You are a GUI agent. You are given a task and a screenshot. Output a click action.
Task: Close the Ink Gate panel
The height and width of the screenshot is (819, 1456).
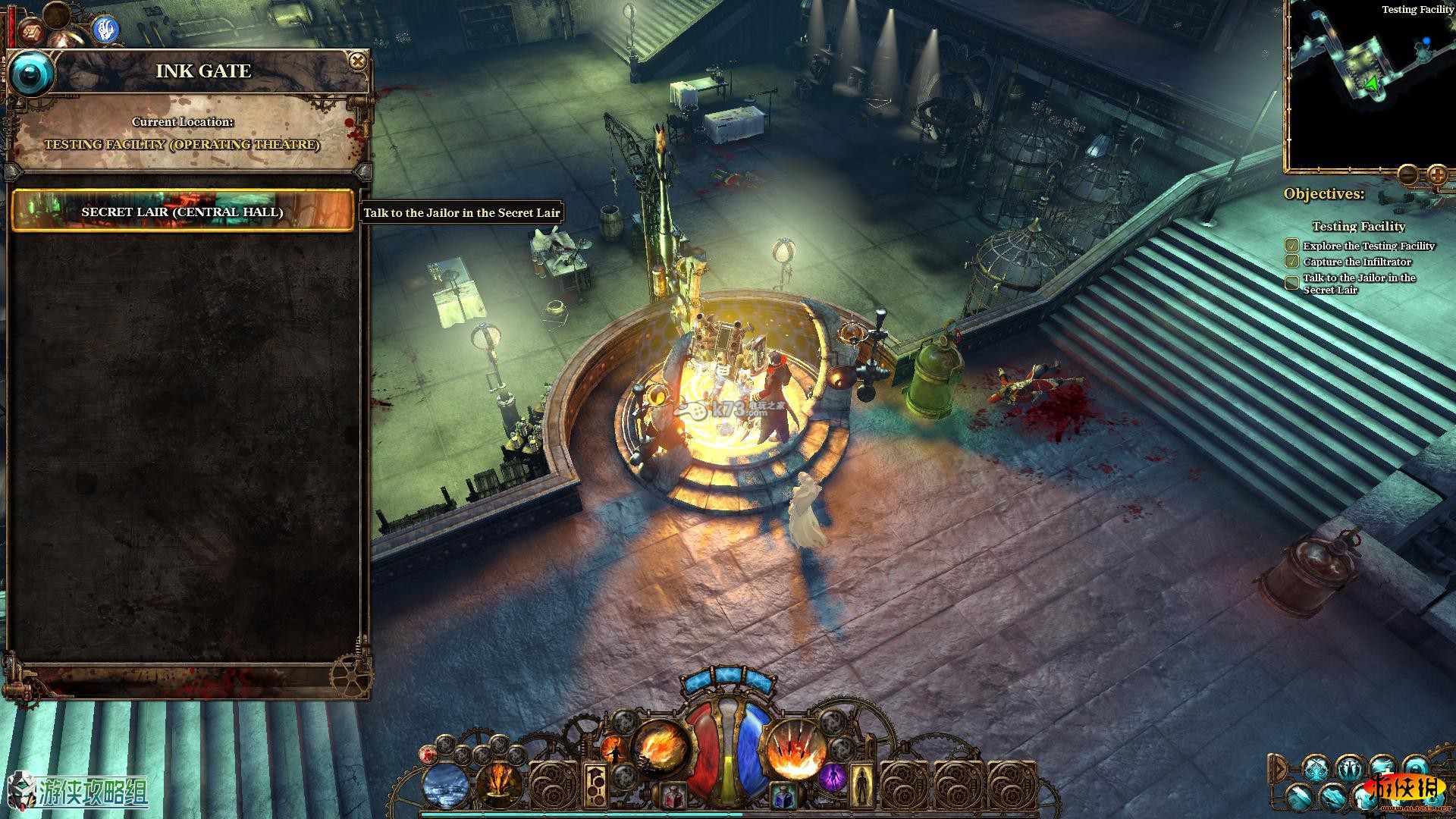pos(358,61)
